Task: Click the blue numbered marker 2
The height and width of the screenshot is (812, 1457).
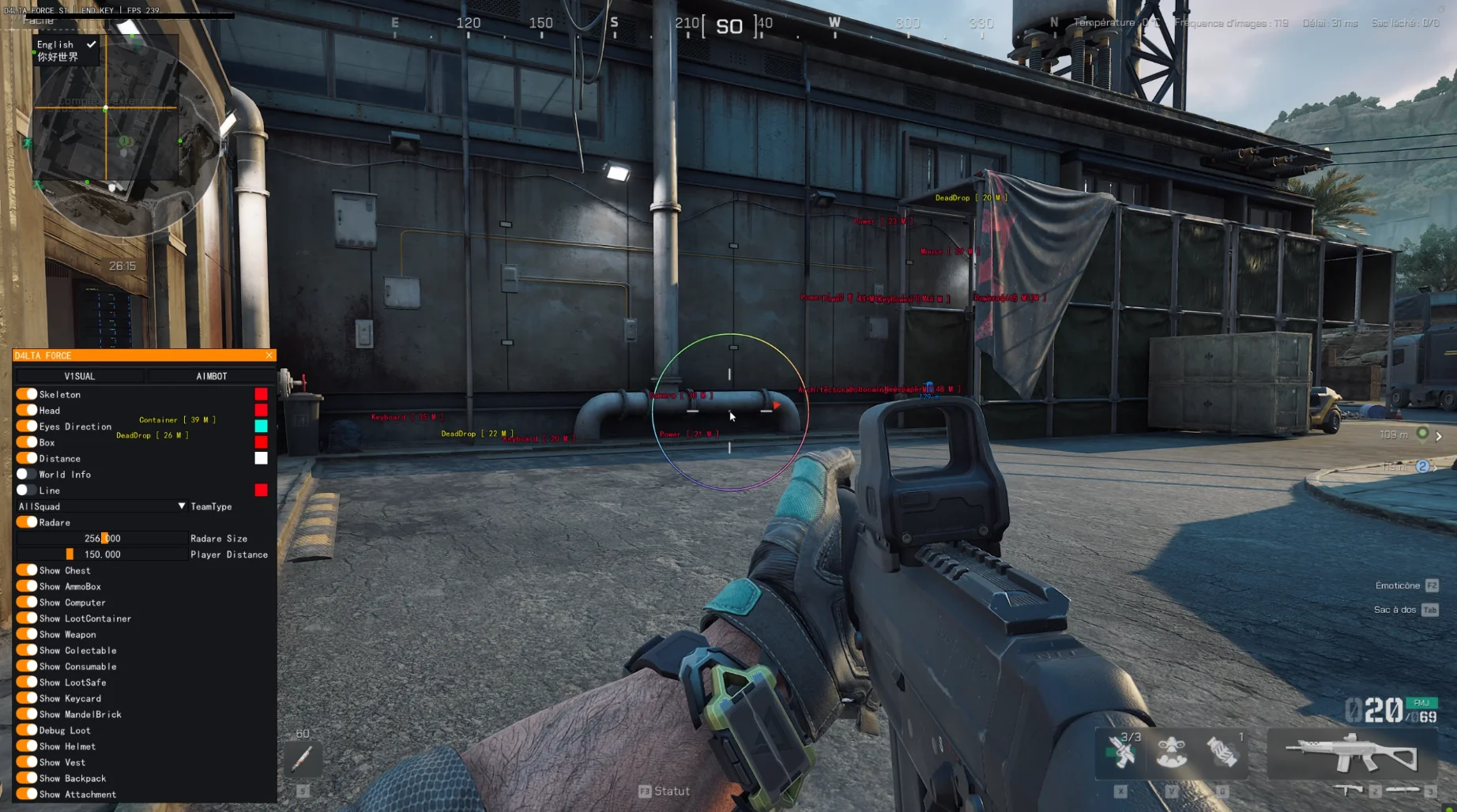Action: coord(1422,467)
